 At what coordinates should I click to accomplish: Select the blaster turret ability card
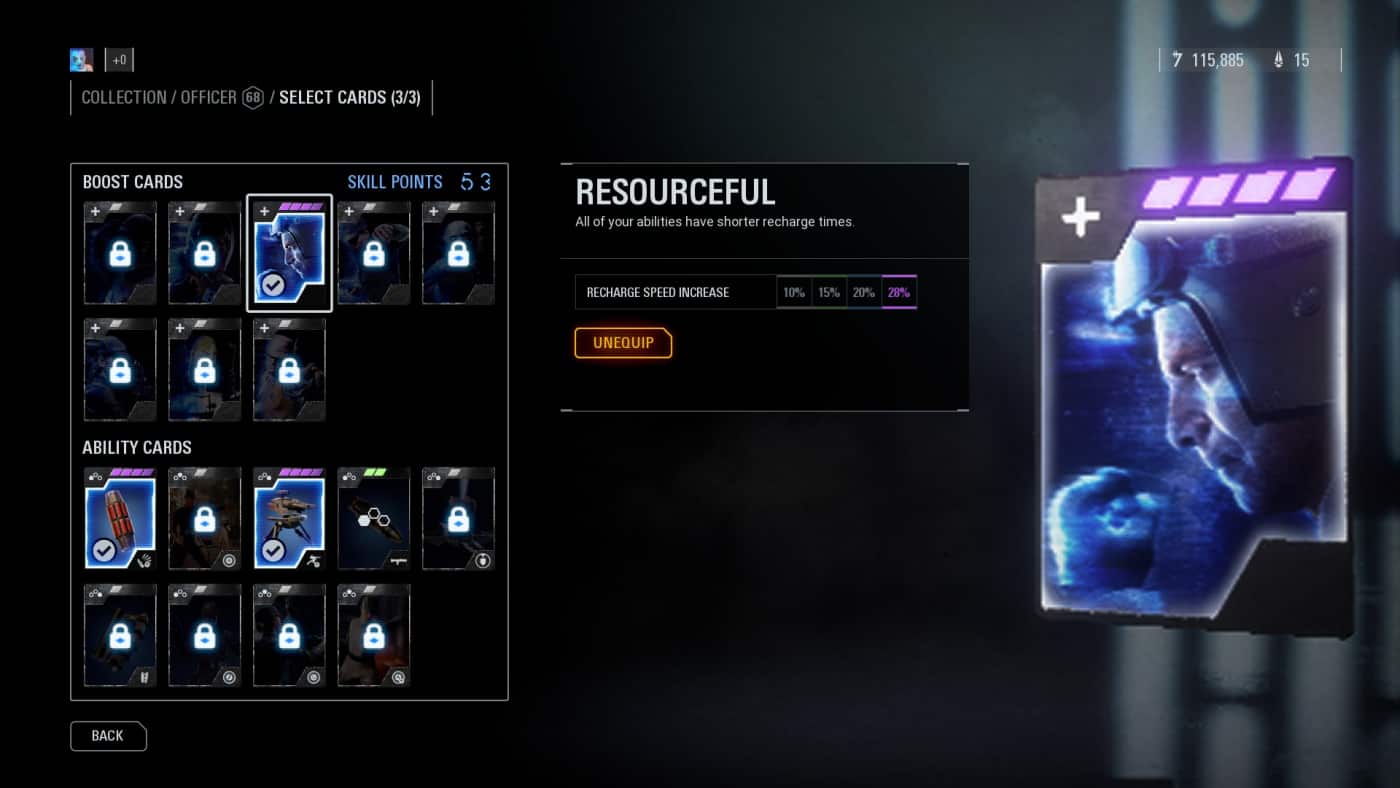pyautogui.click(x=289, y=518)
